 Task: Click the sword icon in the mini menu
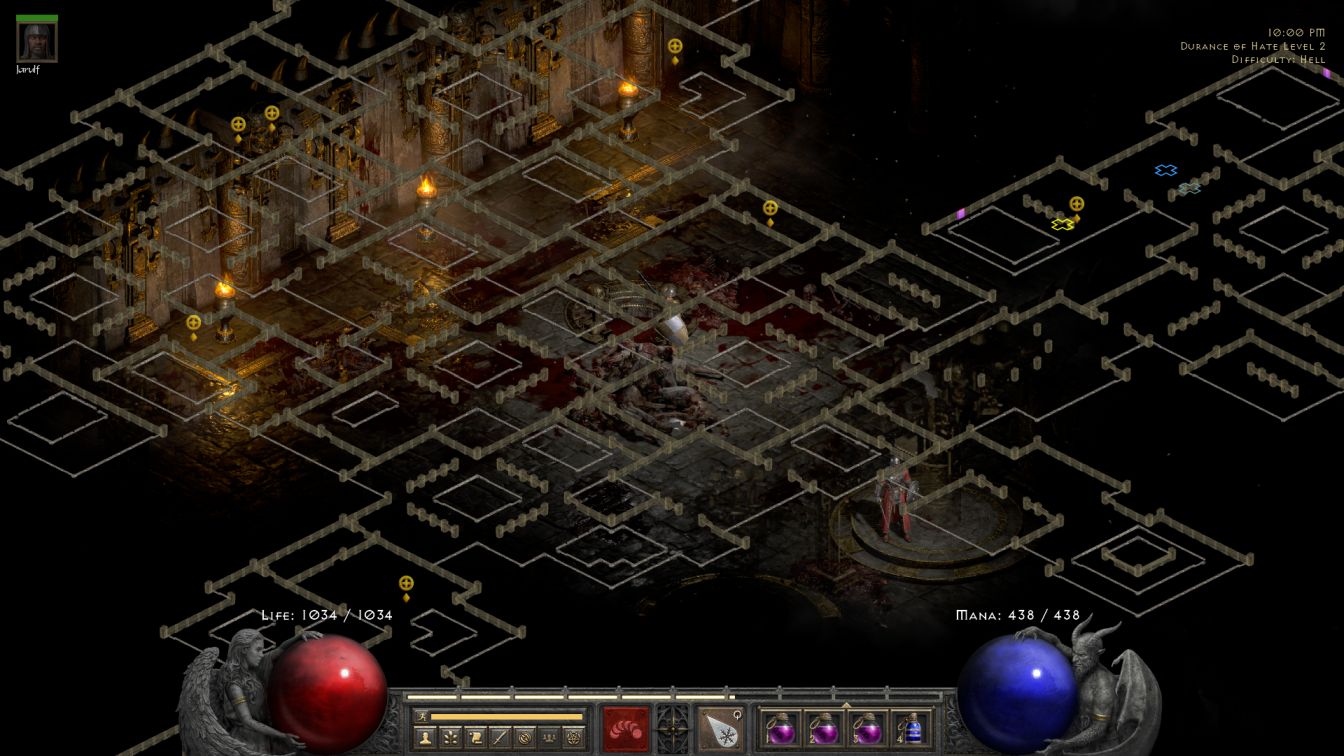click(x=499, y=737)
